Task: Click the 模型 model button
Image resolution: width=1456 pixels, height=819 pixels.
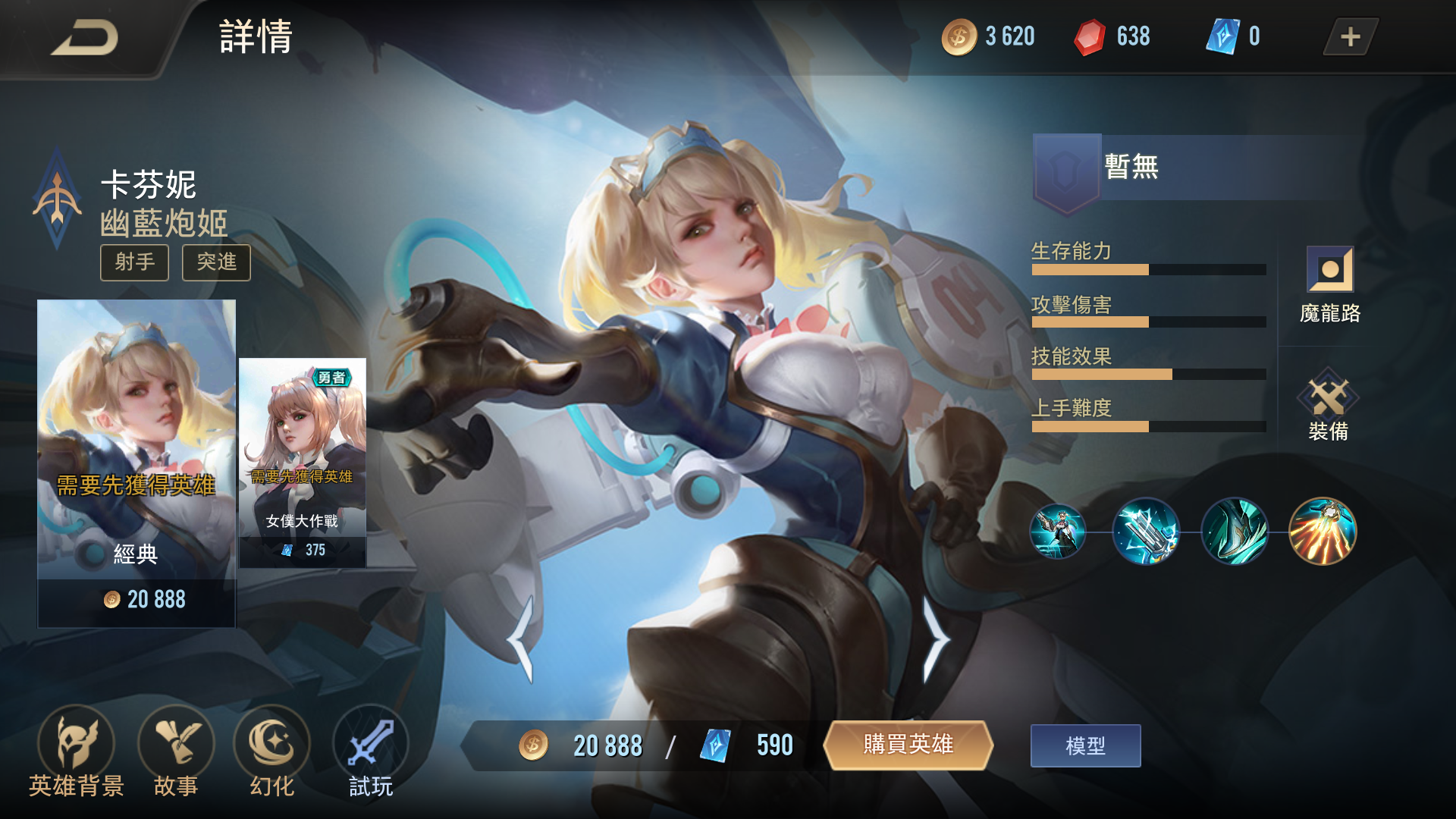Action: [1084, 745]
